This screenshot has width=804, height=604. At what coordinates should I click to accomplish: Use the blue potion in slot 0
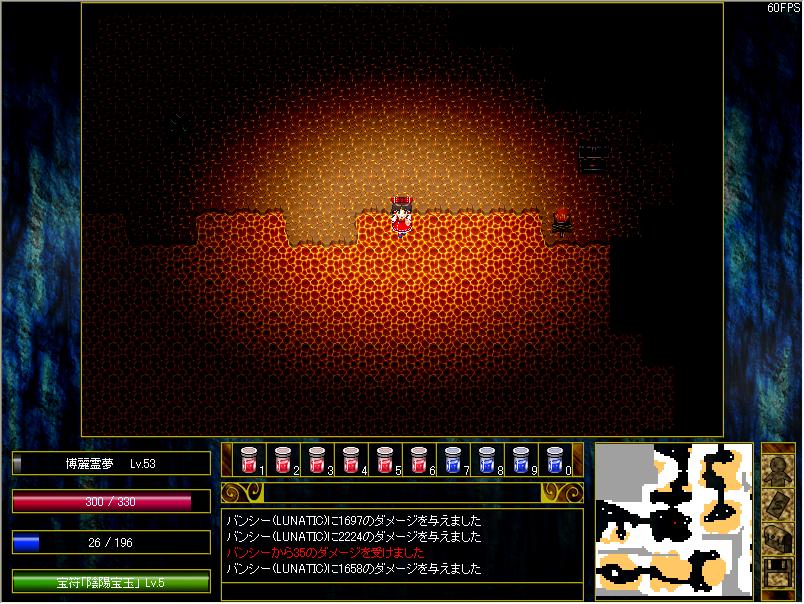point(555,459)
